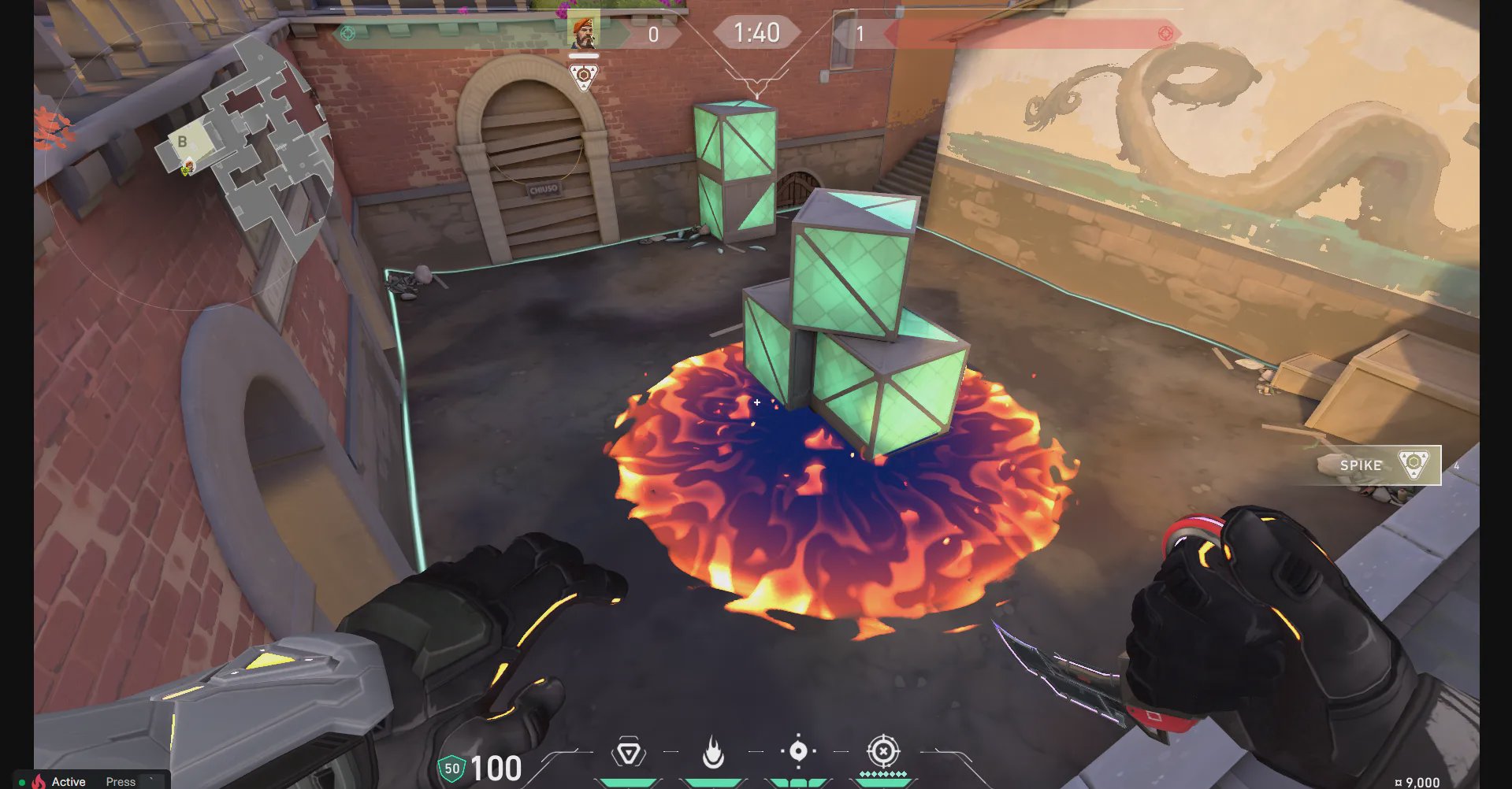Activate the Incendiary flame ability icon
The width and height of the screenshot is (1512, 789).
713,752
